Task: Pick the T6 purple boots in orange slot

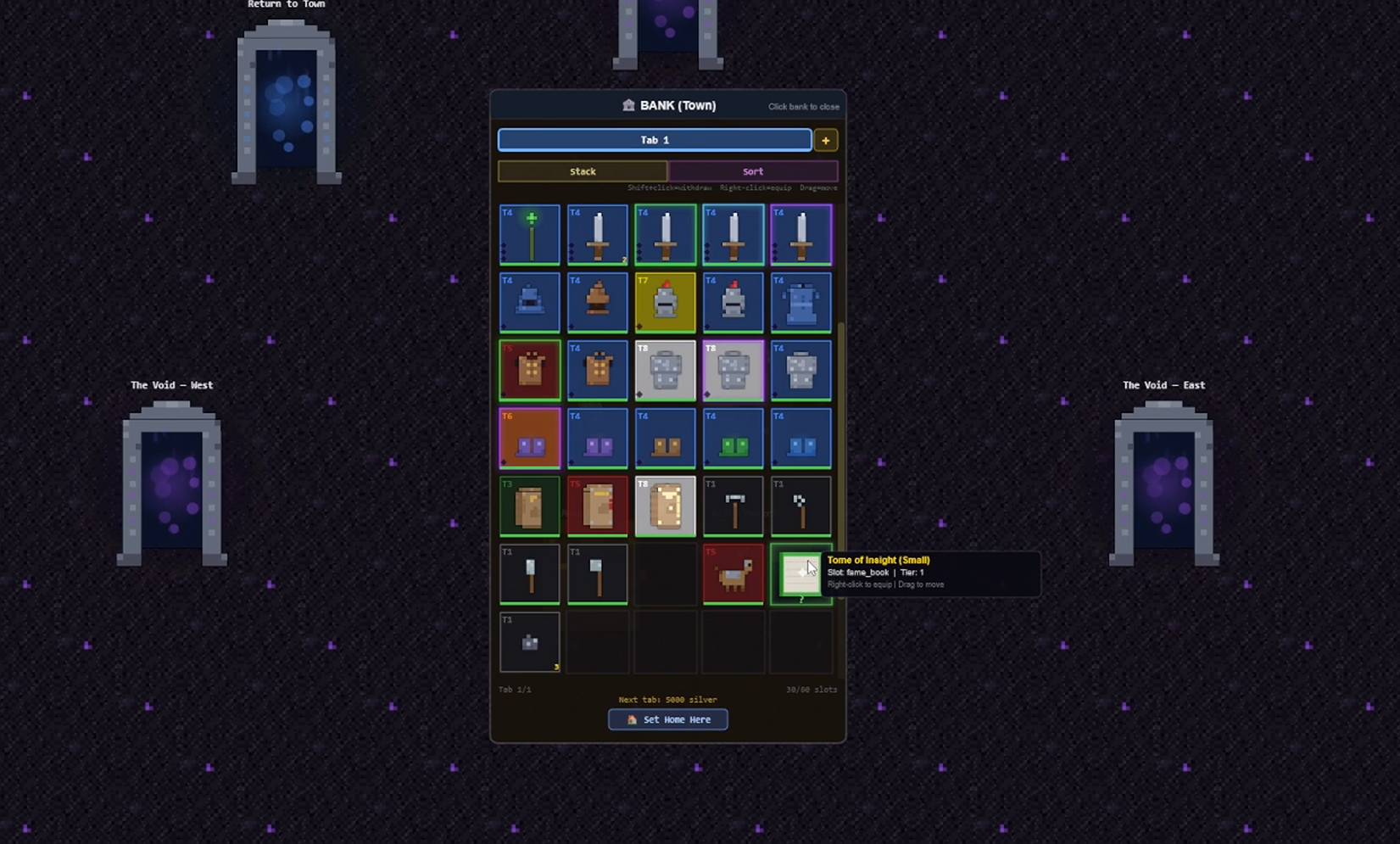Action: [529, 438]
